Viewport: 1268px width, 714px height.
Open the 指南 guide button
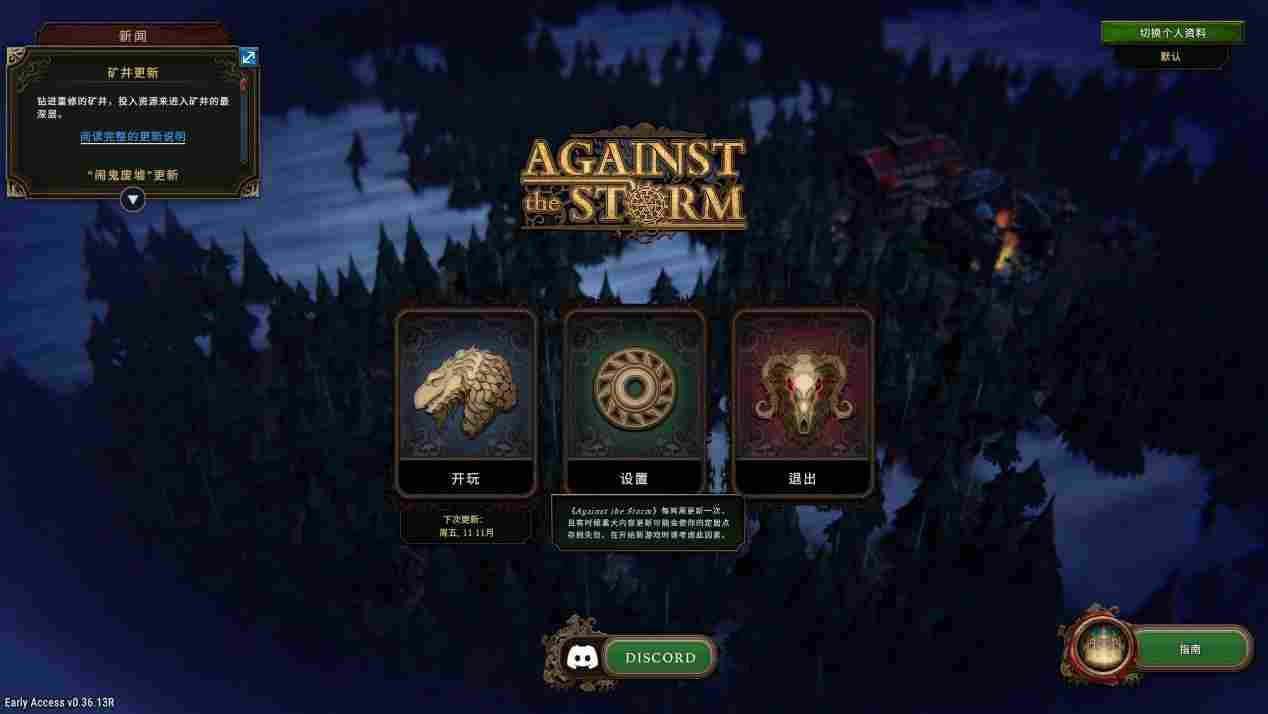click(x=1189, y=649)
